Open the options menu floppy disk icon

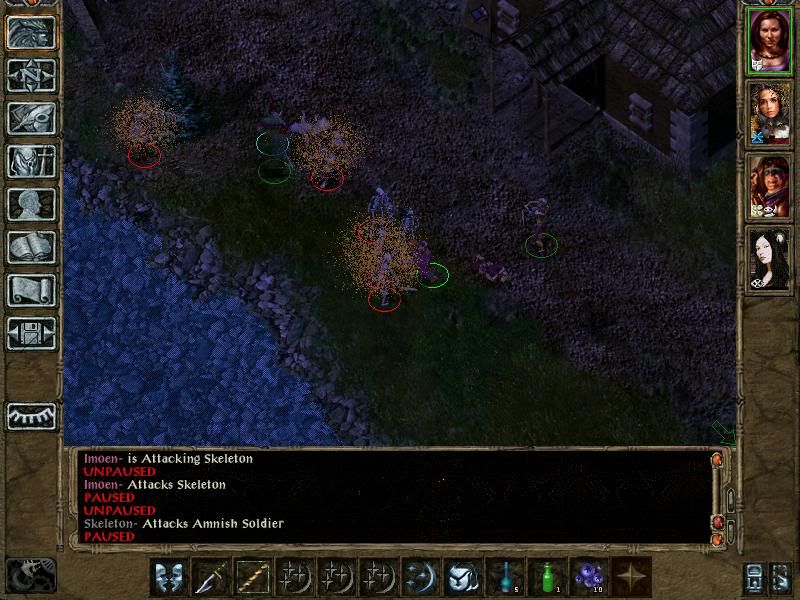point(31,332)
